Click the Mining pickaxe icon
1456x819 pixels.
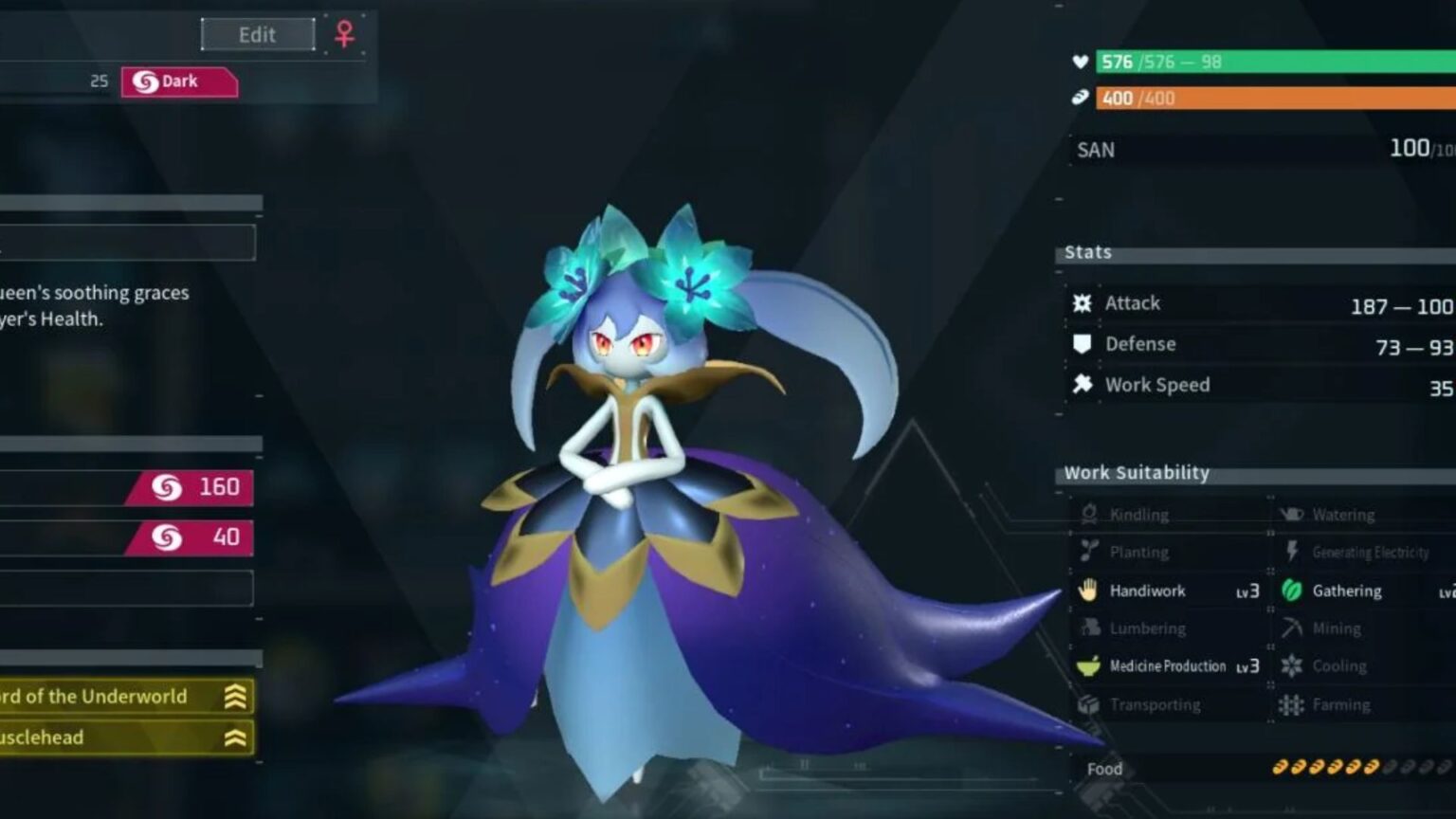[1292, 628]
